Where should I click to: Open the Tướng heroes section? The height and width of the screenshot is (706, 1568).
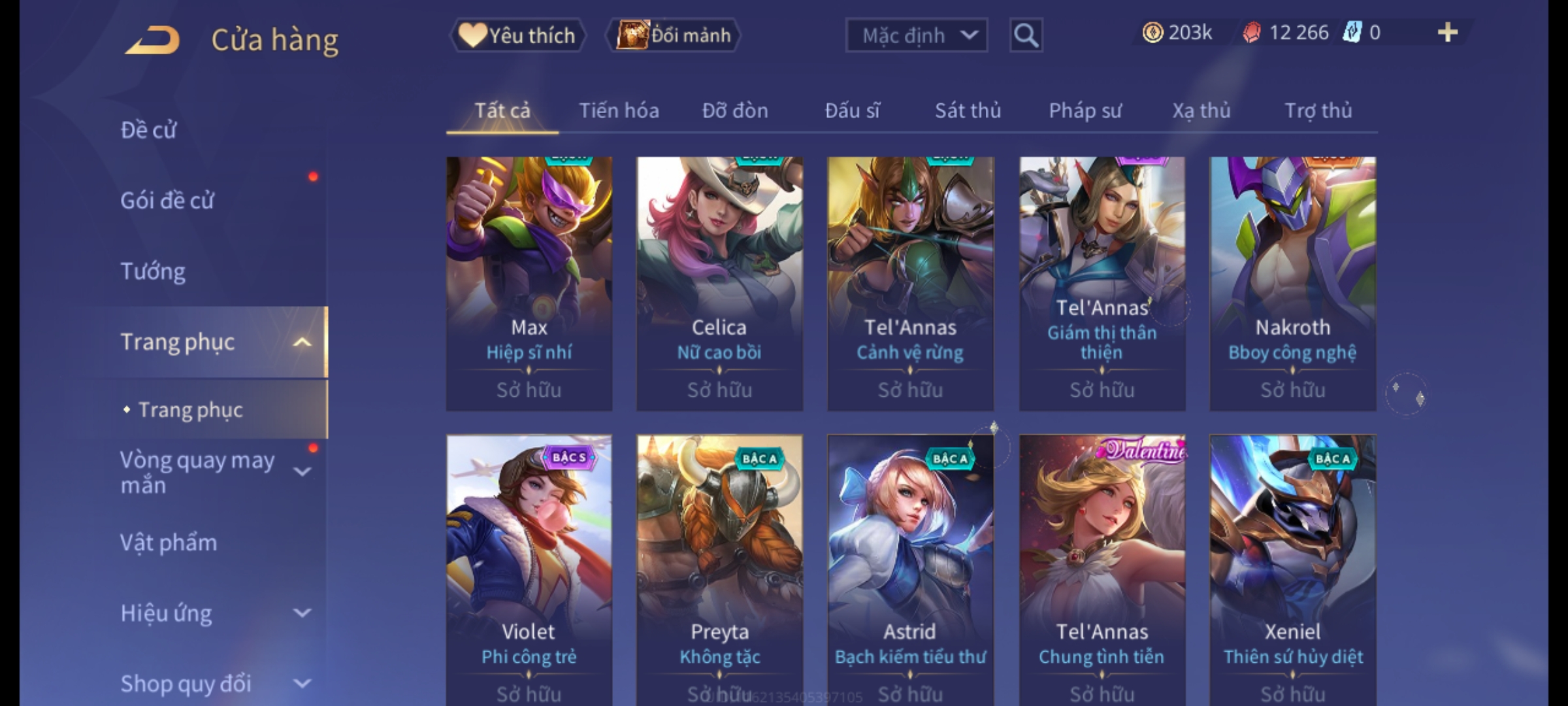(x=153, y=271)
